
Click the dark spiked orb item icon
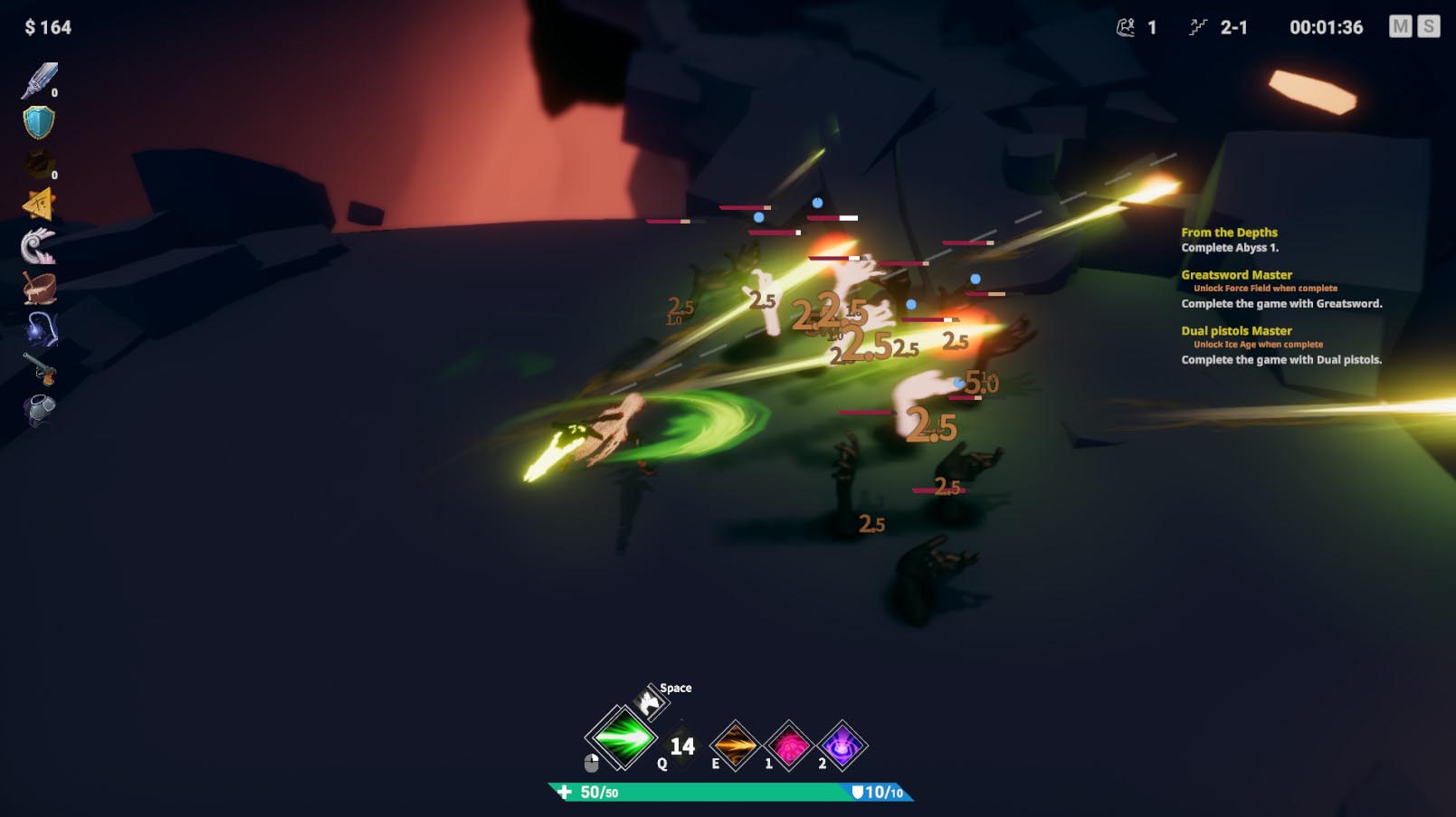click(39, 164)
